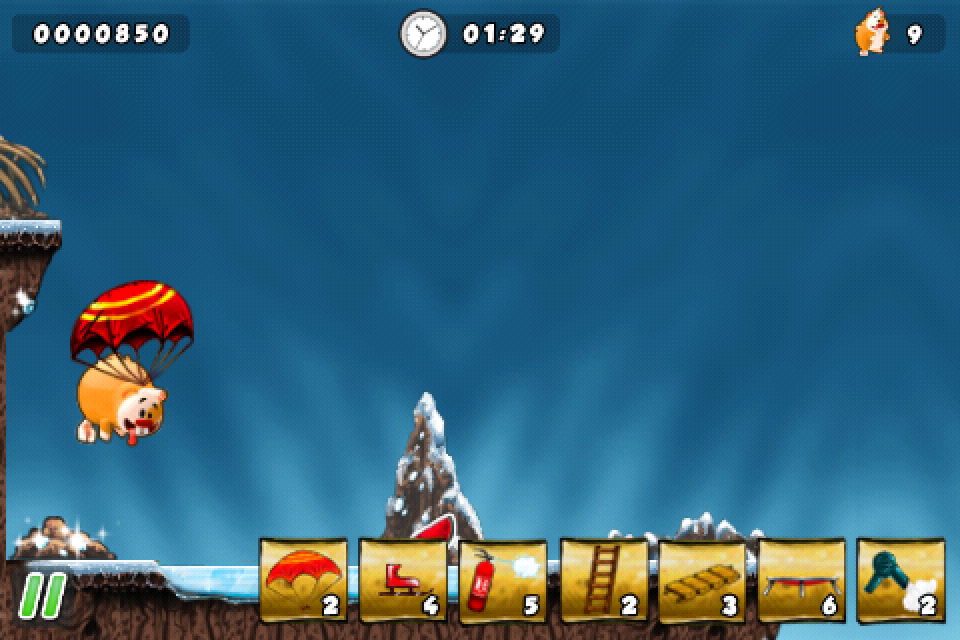Screen dimensions: 960x640
Task: Choose the wooden plank bridge item
Action: click(x=701, y=581)
